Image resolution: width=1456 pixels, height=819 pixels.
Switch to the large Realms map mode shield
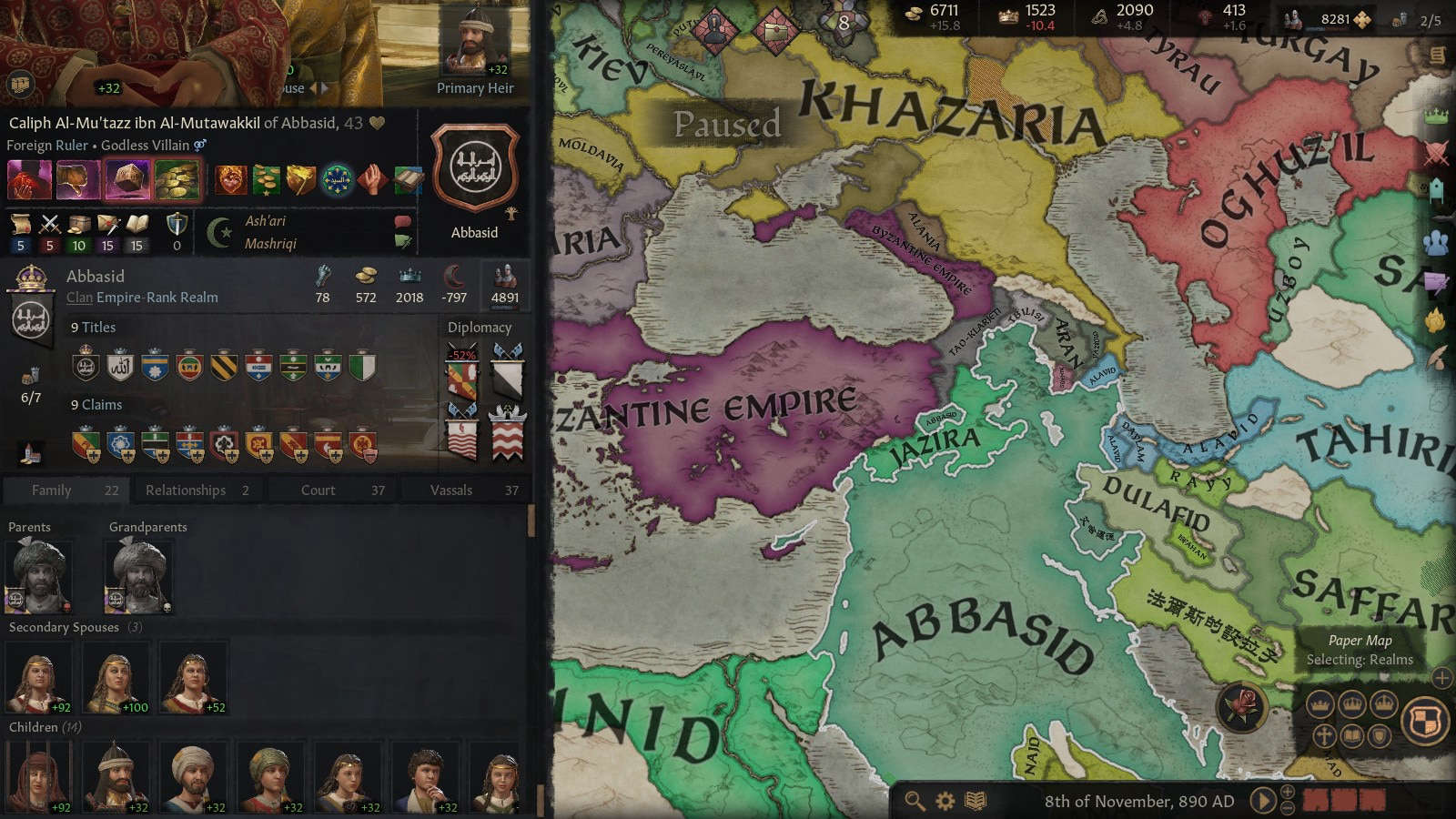[1424, 721]
